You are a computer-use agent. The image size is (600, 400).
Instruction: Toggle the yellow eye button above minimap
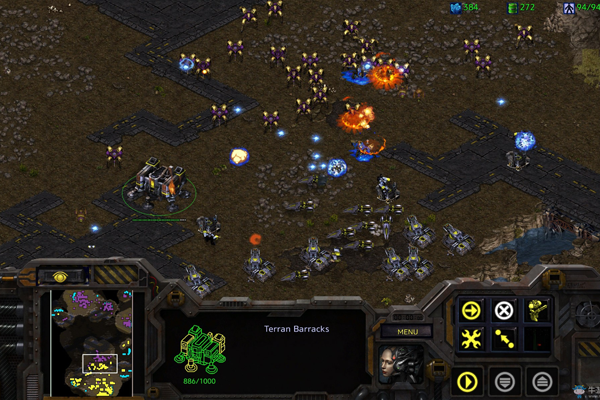coord(59,275)
